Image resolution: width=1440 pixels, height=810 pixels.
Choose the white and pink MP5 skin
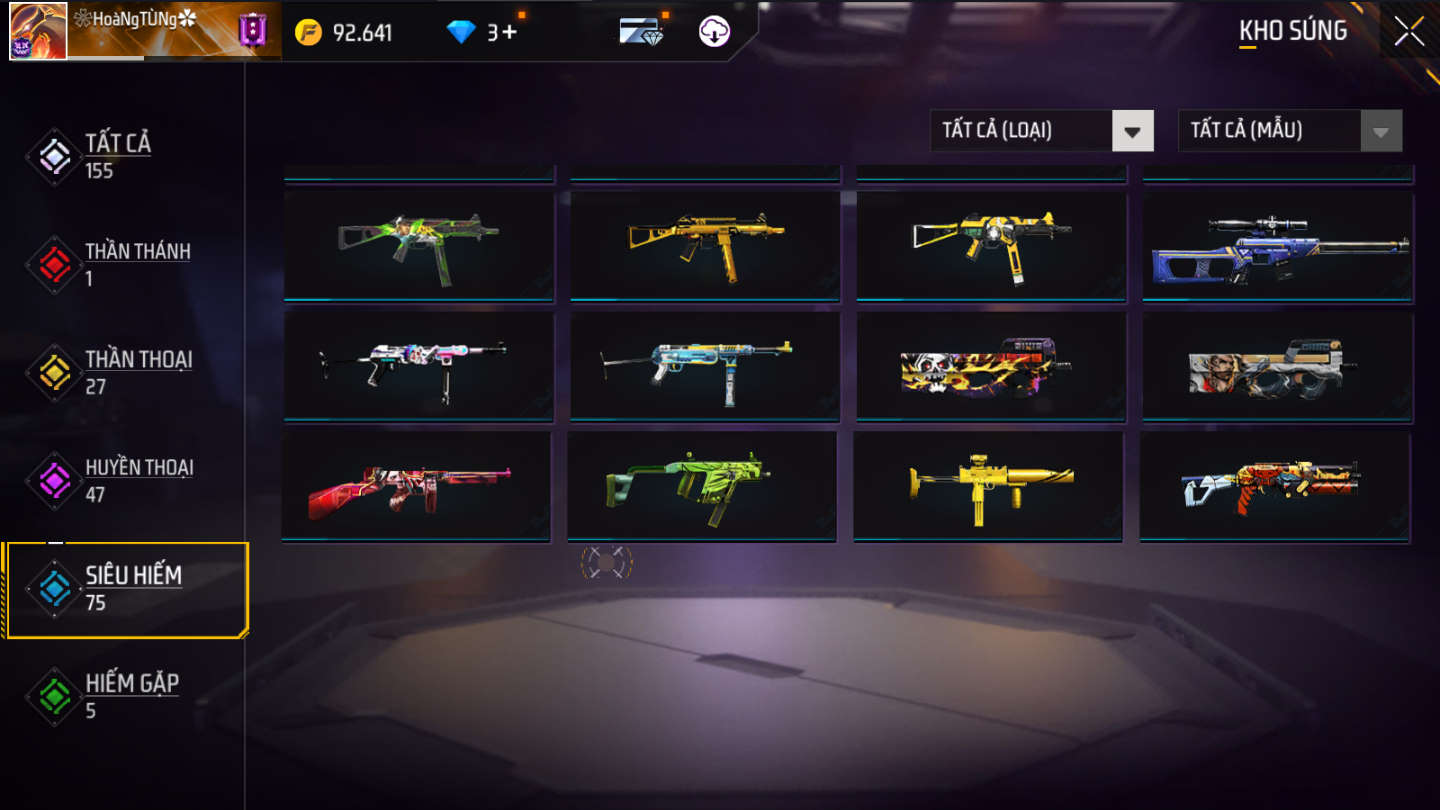418,366
